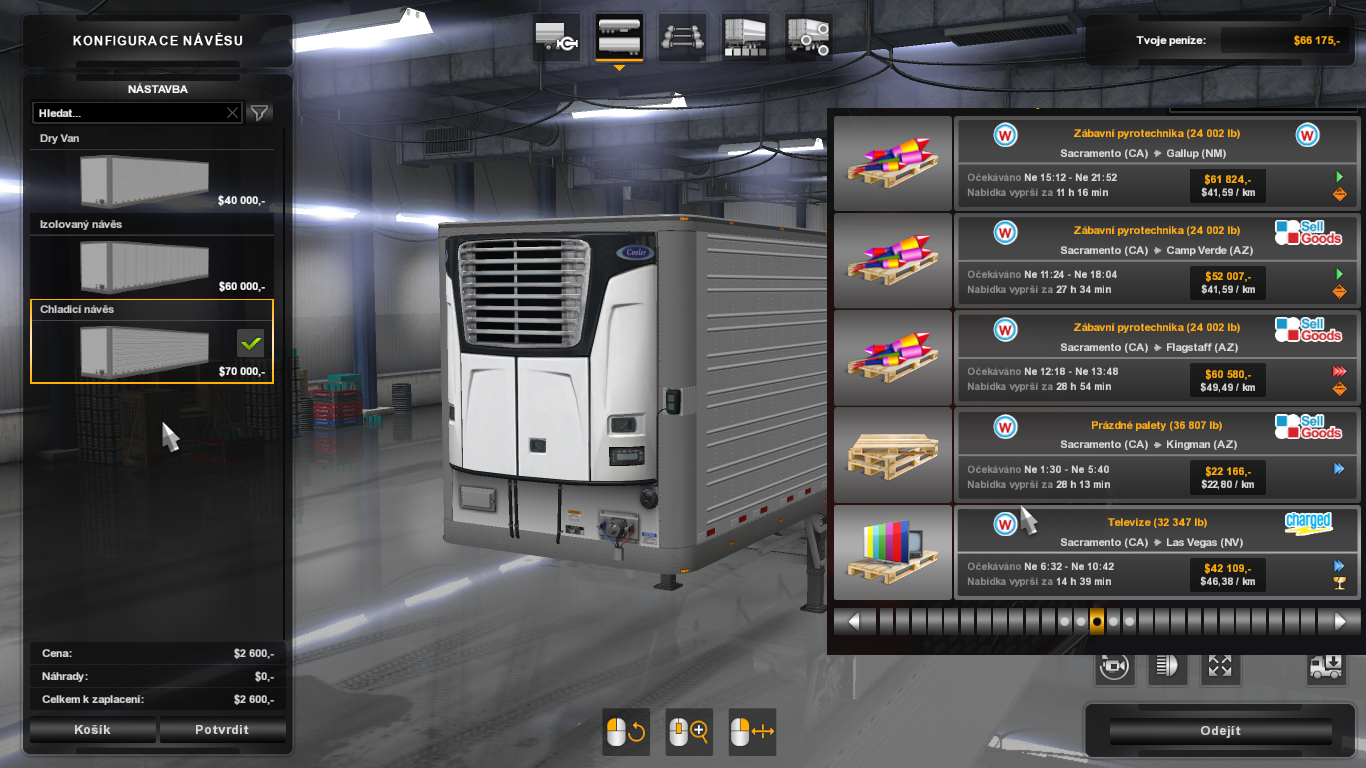Open the funnel filter next to search
The height and width of the screenshot is (768, 1366).
coord(260,113)
